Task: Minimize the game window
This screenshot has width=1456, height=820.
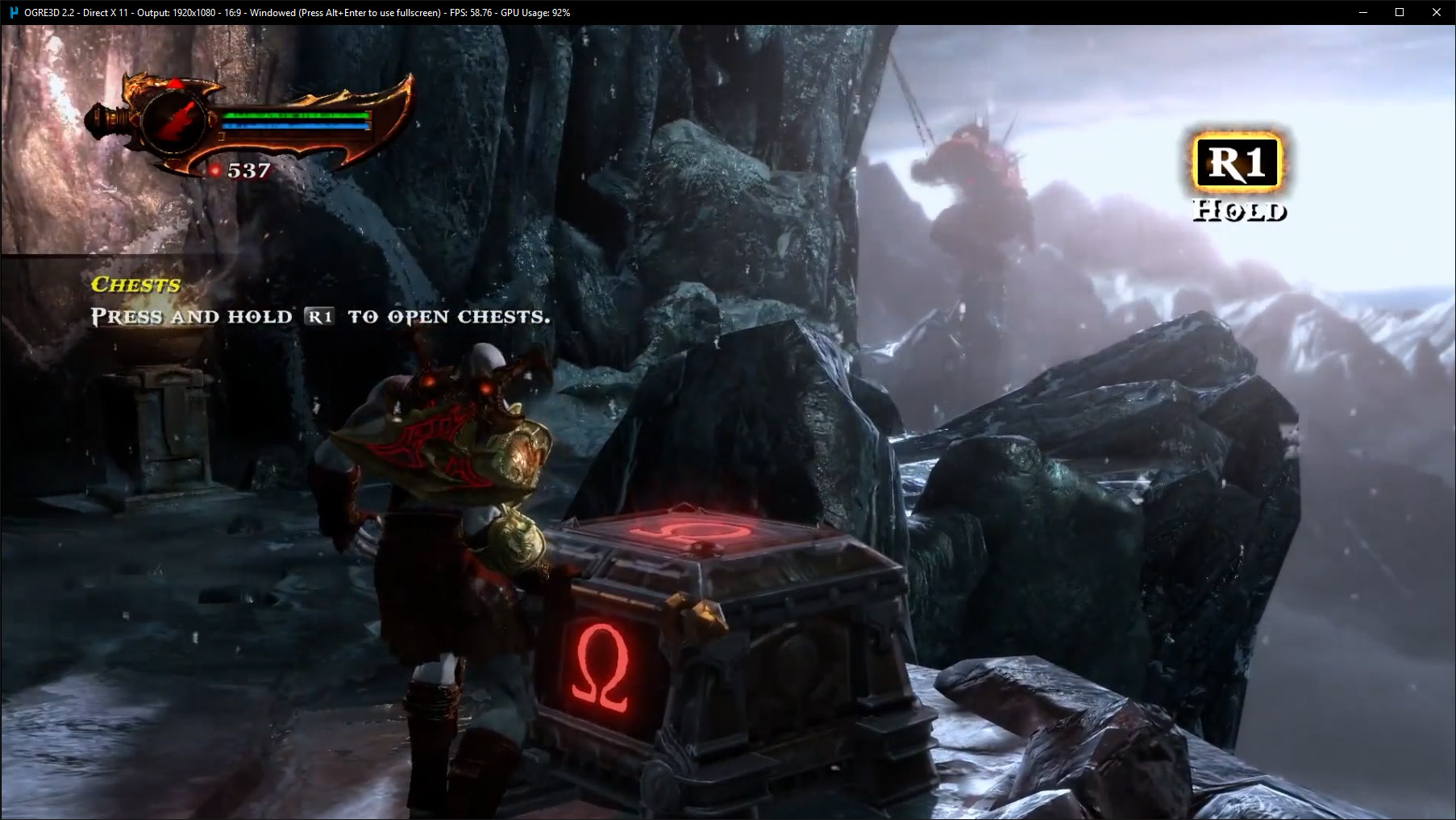Action: click(x=1363, y=12)
